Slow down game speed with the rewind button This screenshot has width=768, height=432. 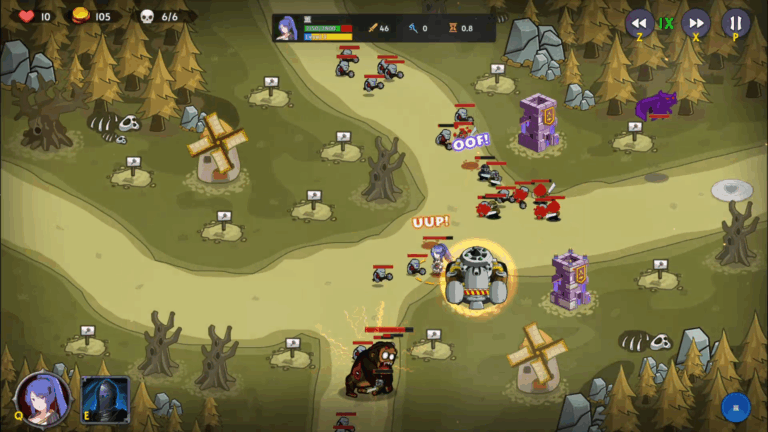(639, 23)
